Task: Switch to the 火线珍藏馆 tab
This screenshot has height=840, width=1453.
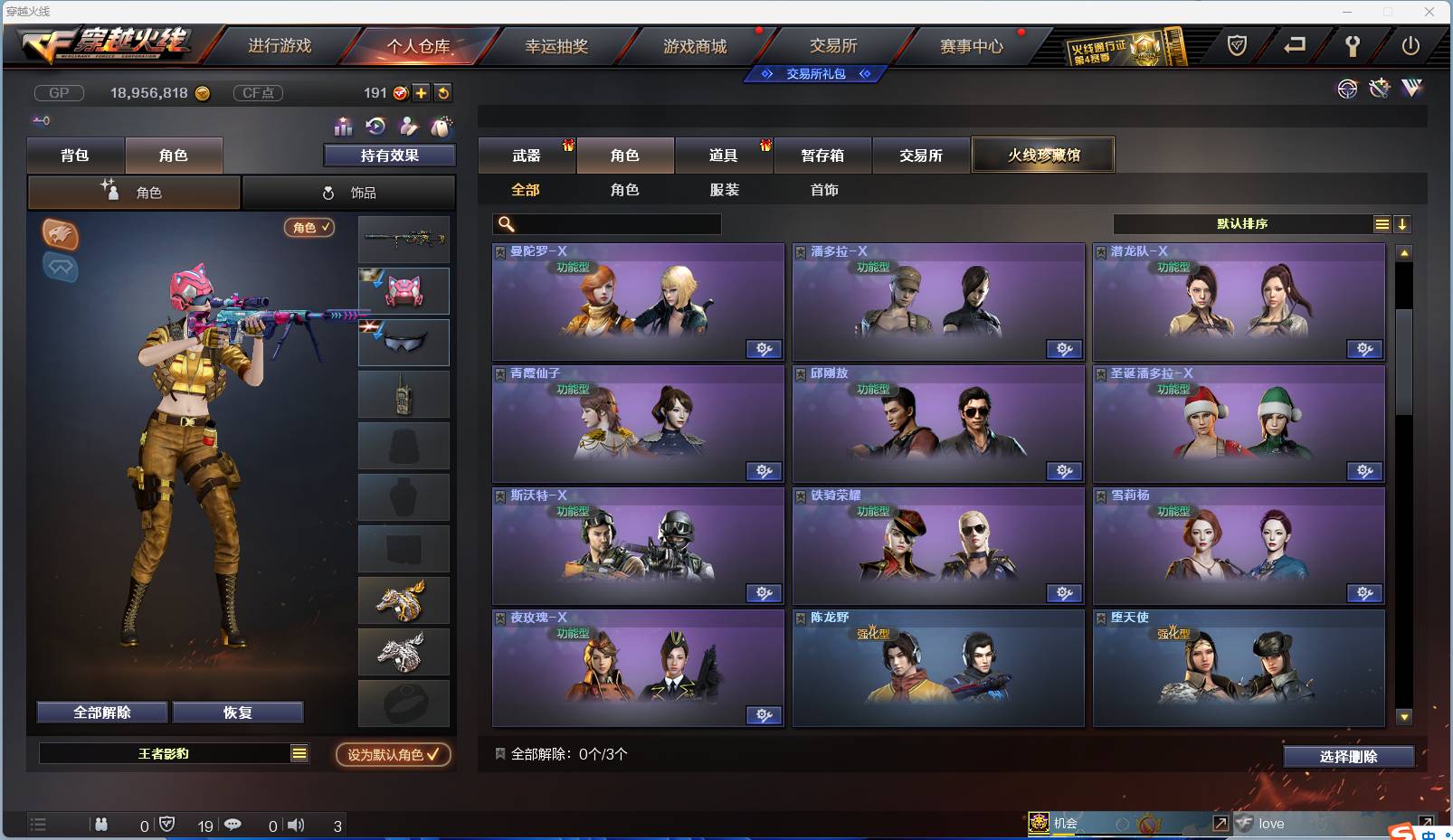Action: coord(1043,155)
